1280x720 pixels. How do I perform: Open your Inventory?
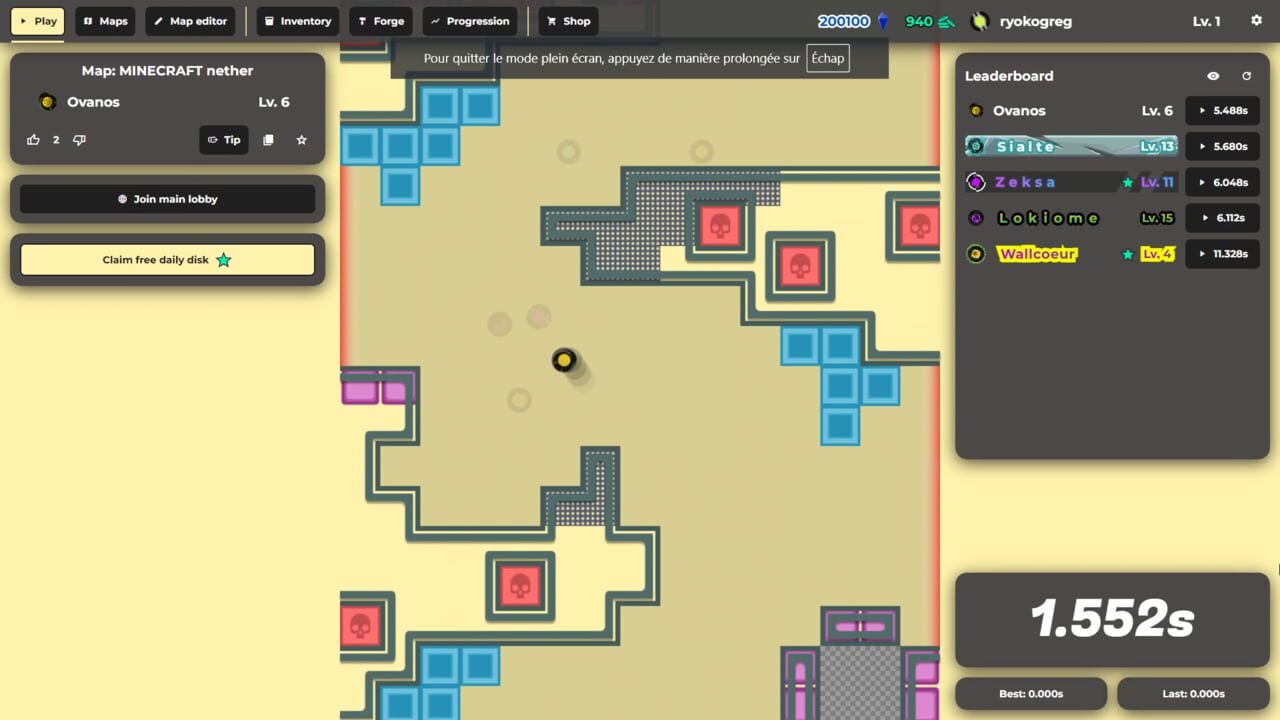point(297,20)
